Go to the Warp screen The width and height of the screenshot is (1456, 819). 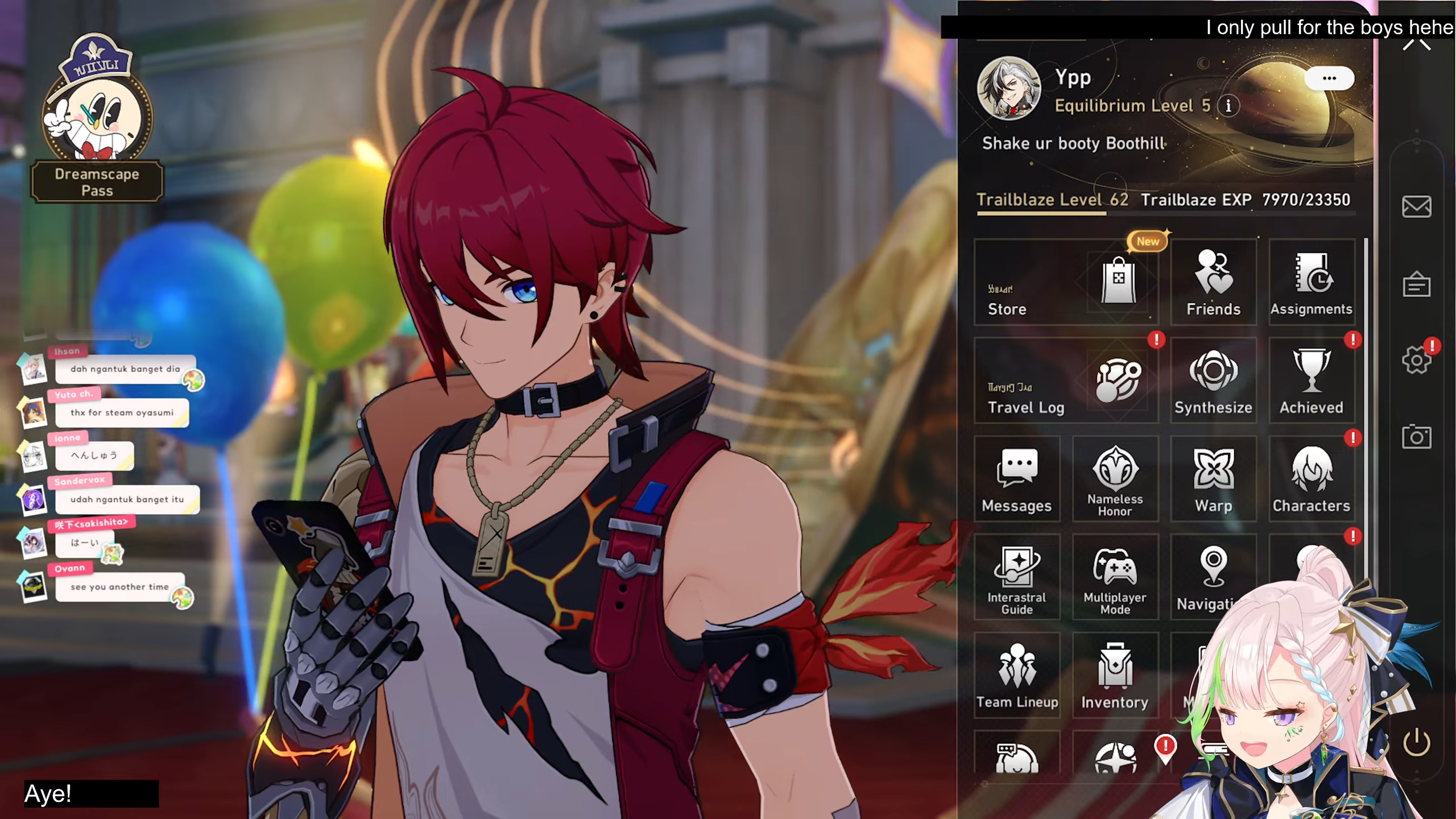tap(1213, 479)
